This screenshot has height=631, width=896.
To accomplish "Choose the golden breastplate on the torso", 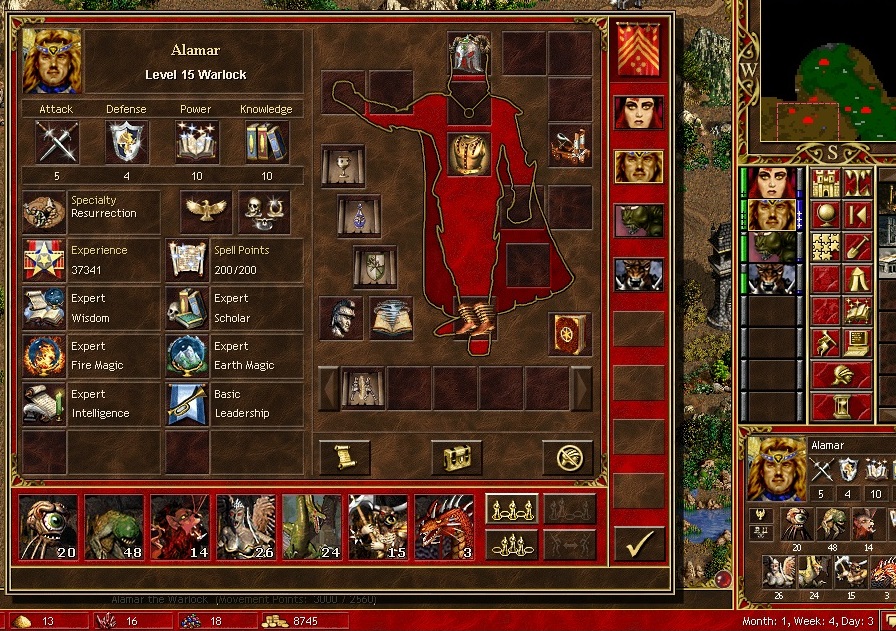I will [467, 154].
